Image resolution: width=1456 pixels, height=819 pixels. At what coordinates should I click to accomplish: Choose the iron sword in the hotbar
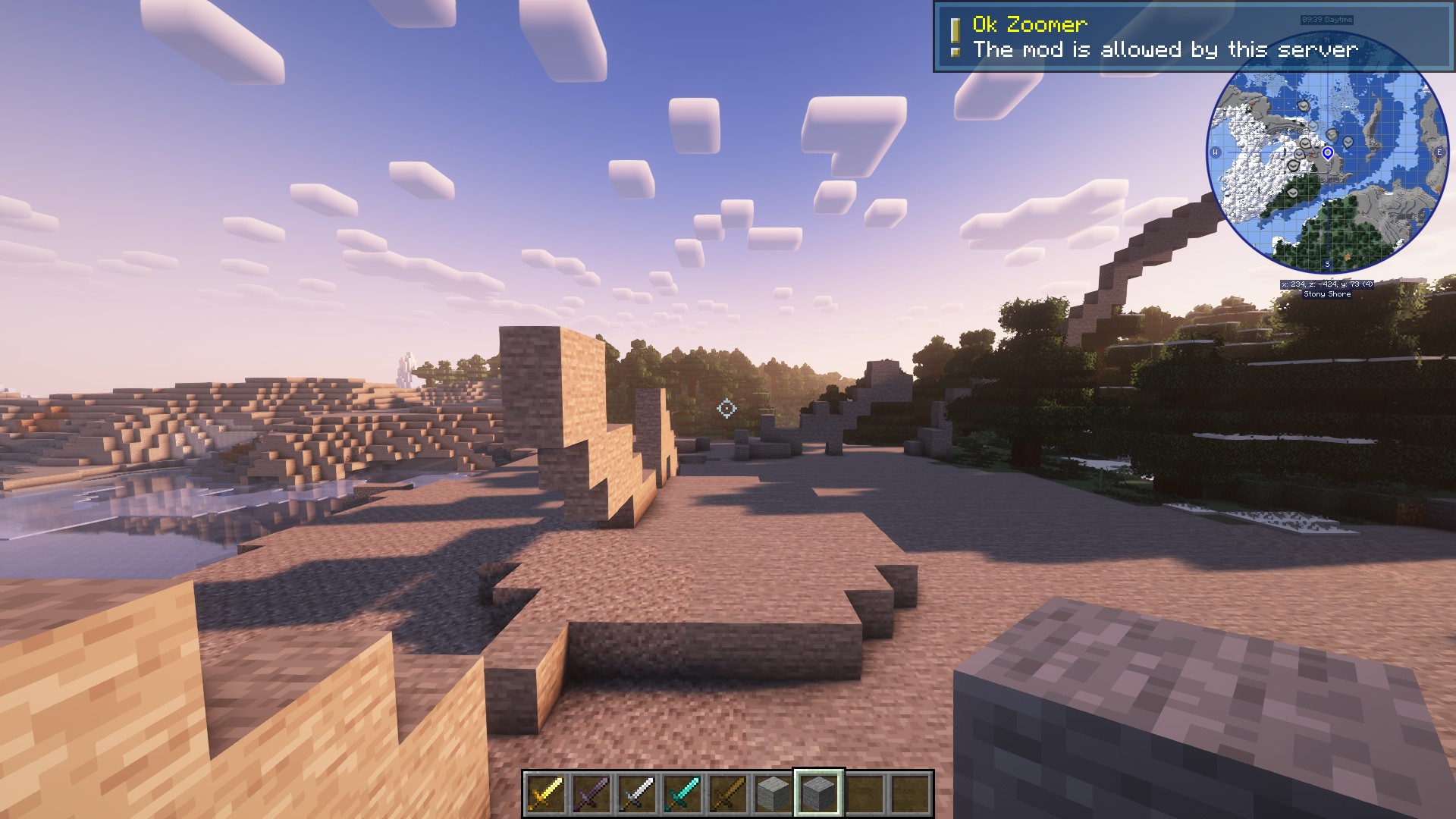tap(637, 794)
